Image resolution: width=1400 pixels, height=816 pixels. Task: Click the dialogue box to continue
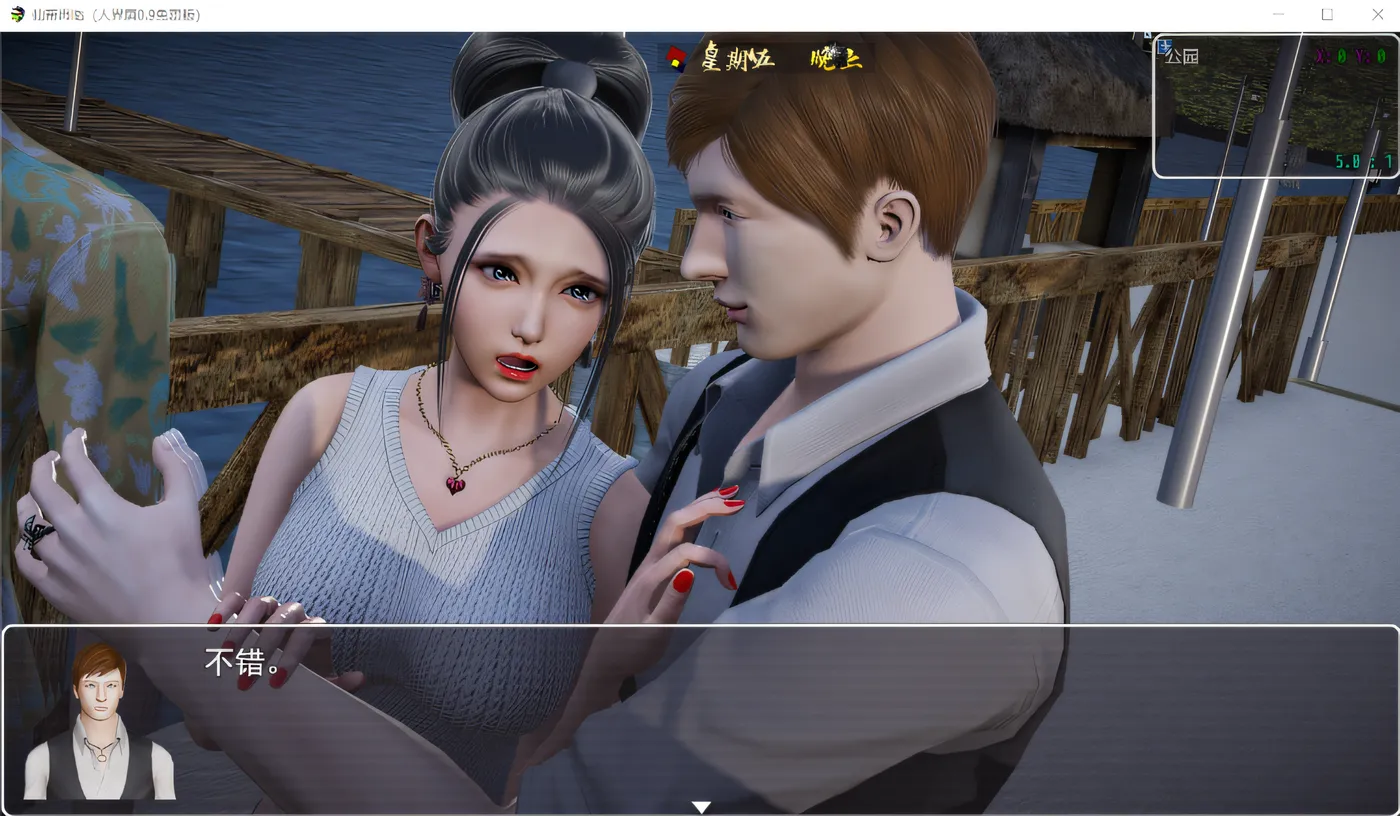click(x=700, y=720)
